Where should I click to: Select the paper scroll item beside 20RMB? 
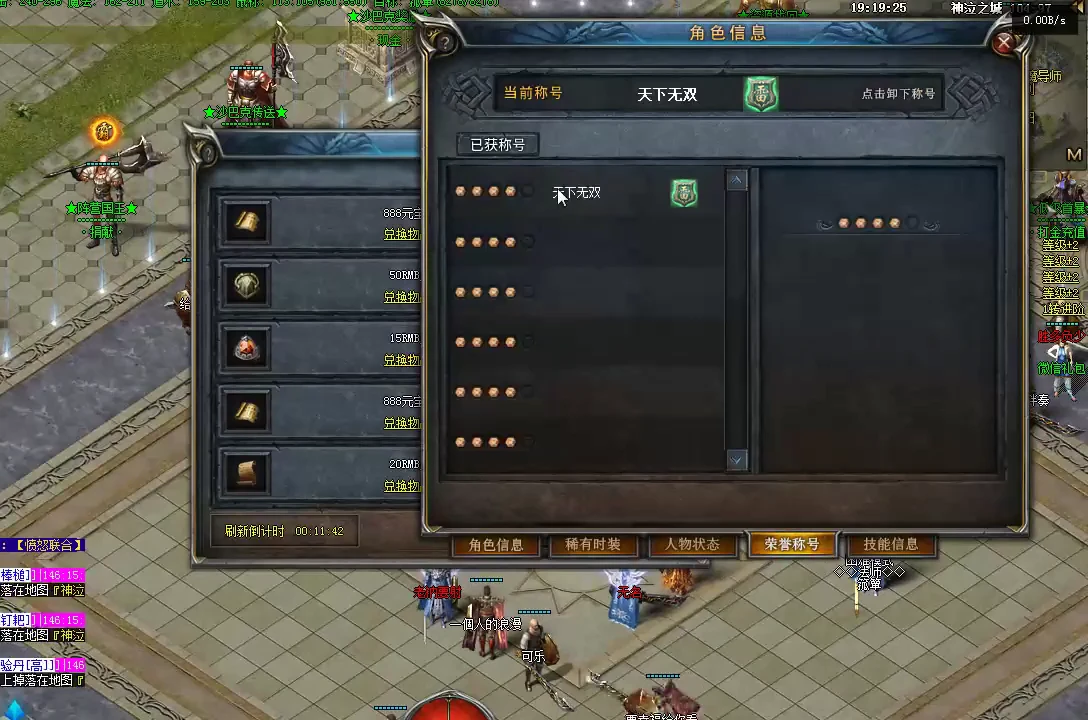(246, 473)
